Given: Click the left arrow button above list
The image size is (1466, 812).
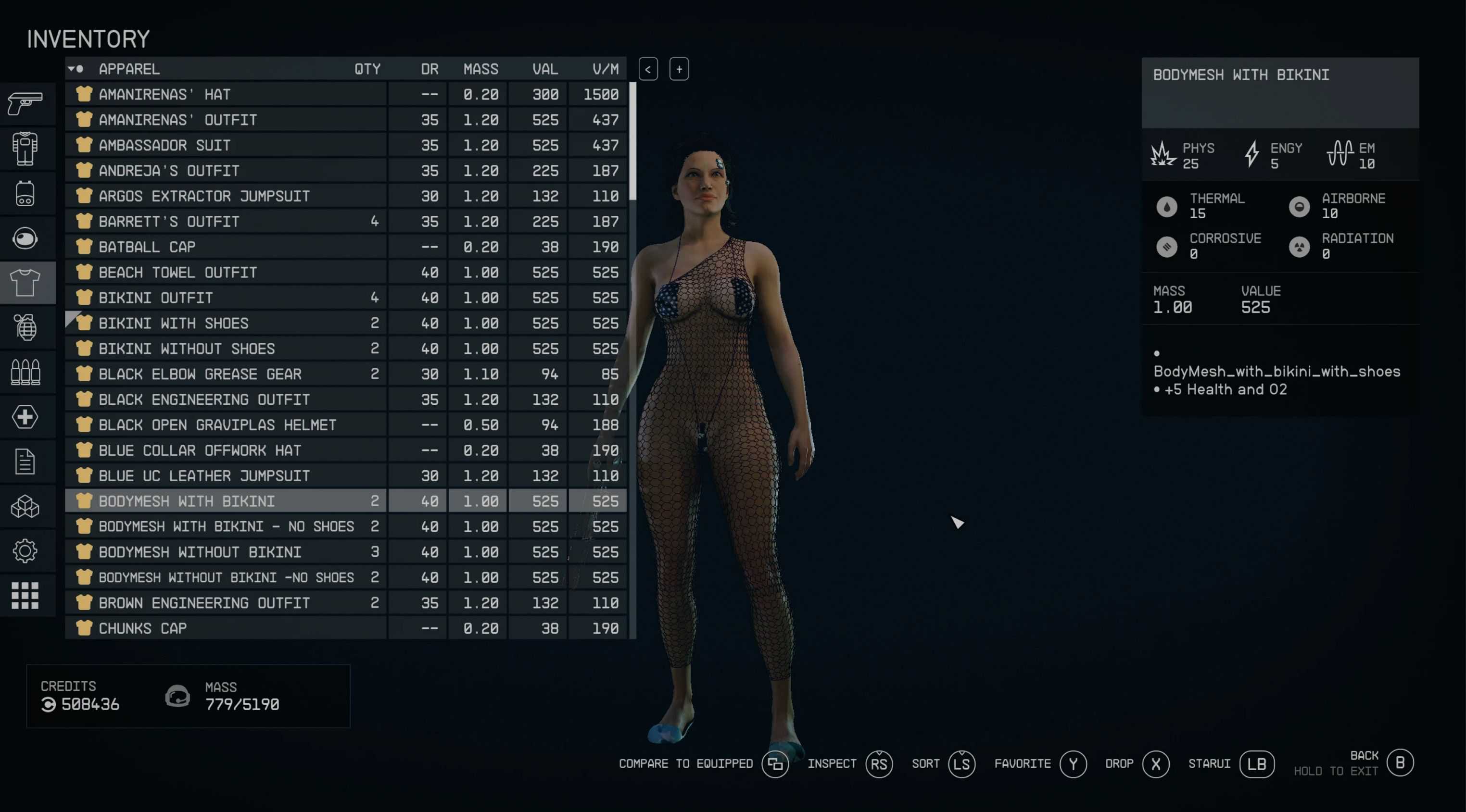Looking at the screenshot, I should tap(648, 69).
